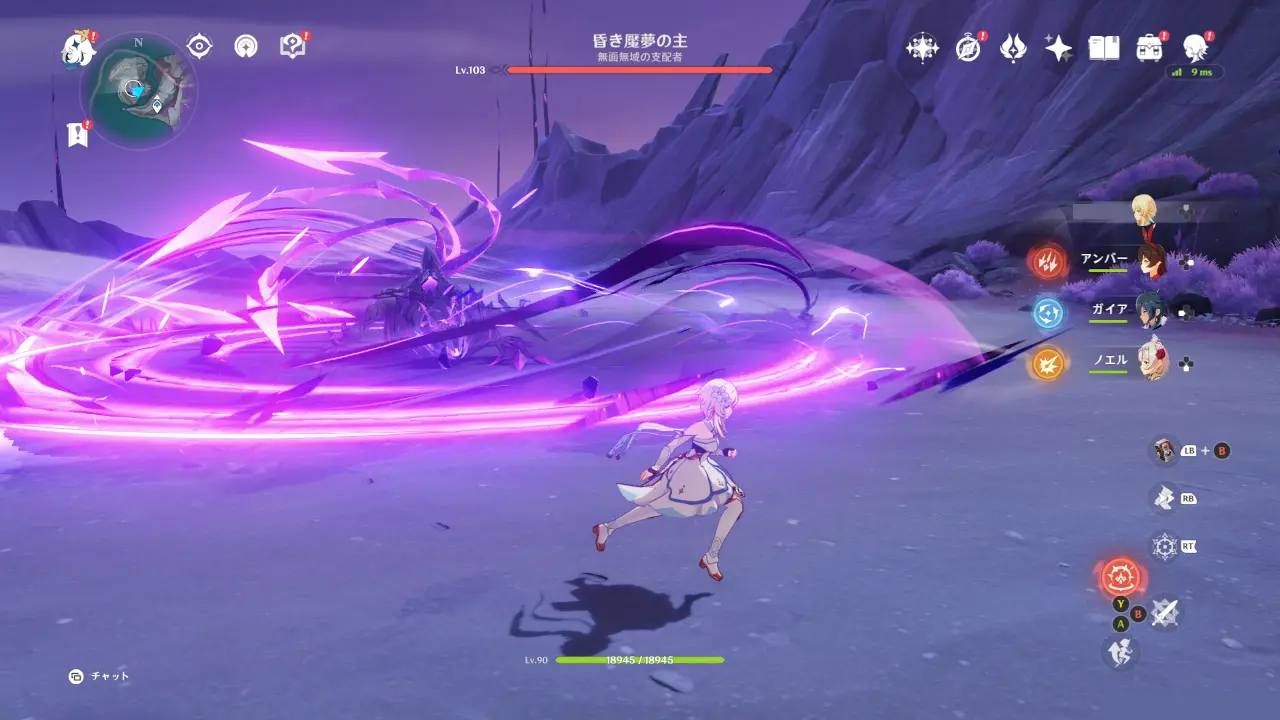Open the compass events icon
The height and width of the screenshot is (720, 1280).
[x=968, y=48]
